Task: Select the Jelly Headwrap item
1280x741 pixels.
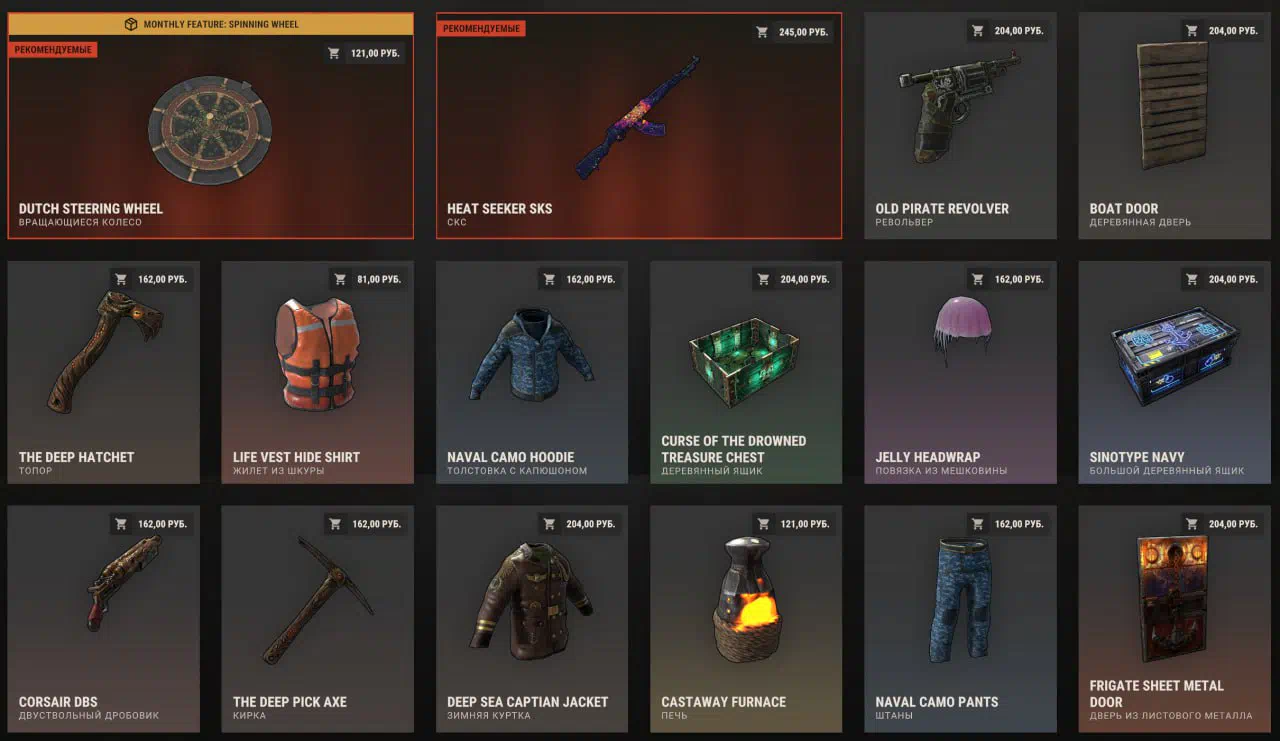Action: pos(960,370)
